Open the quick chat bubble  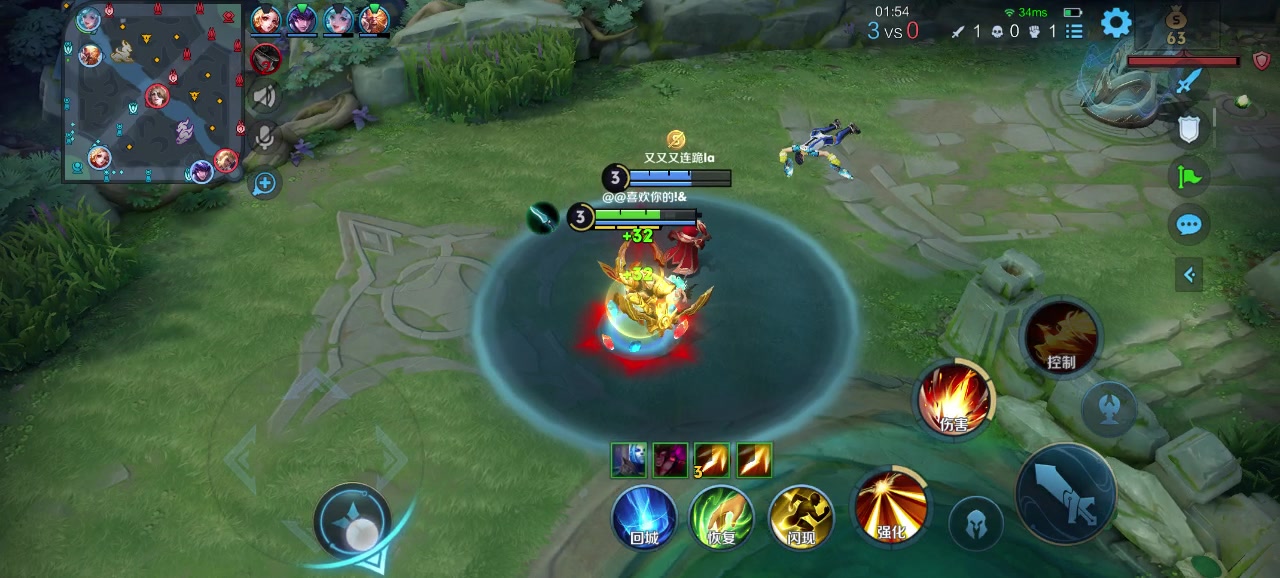[x=1188, y=225]
